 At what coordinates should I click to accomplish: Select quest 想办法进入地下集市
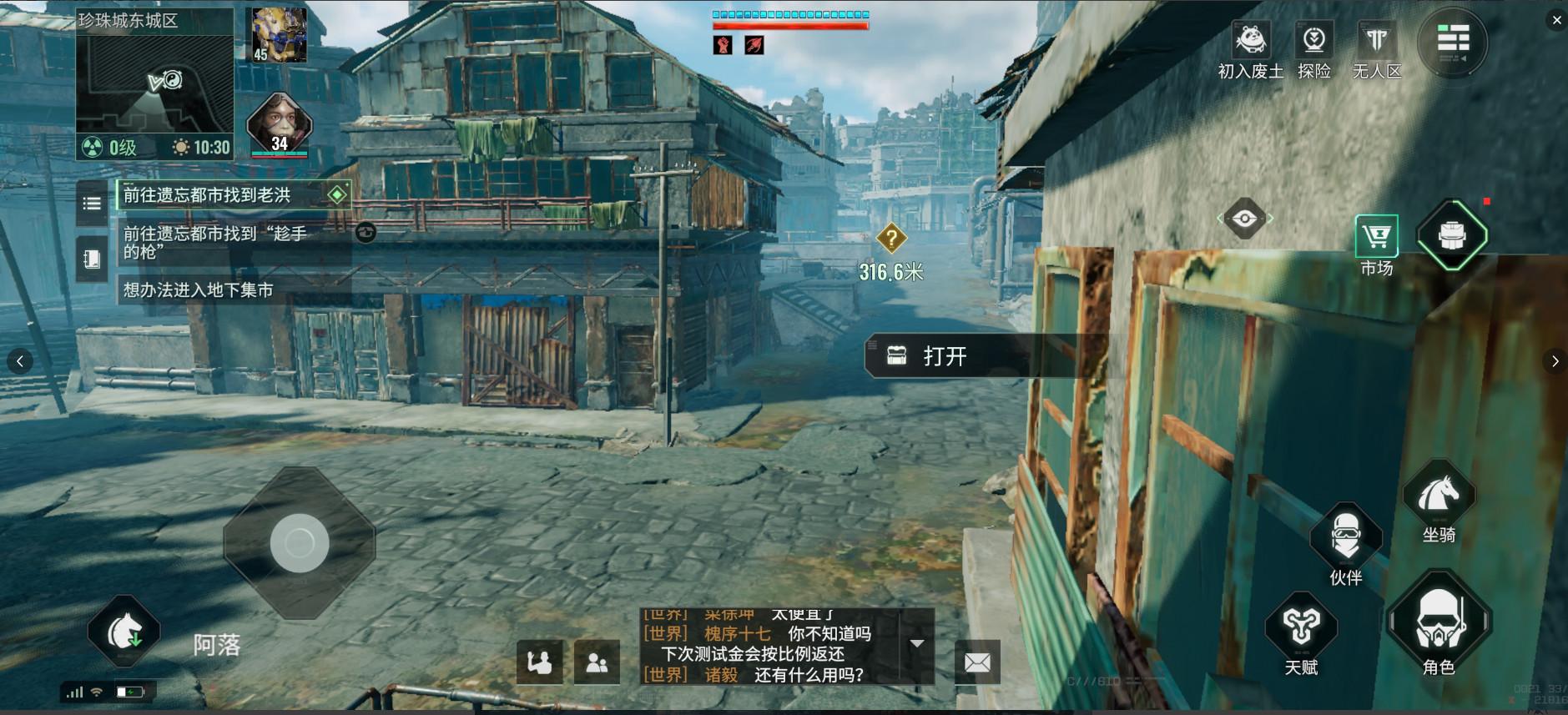pos(199,290)
